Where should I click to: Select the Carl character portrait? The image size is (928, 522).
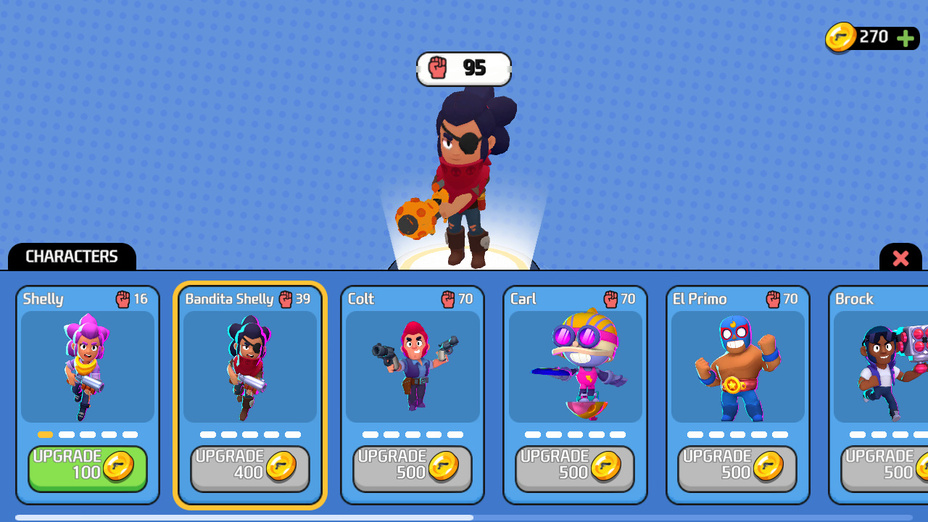575,367
